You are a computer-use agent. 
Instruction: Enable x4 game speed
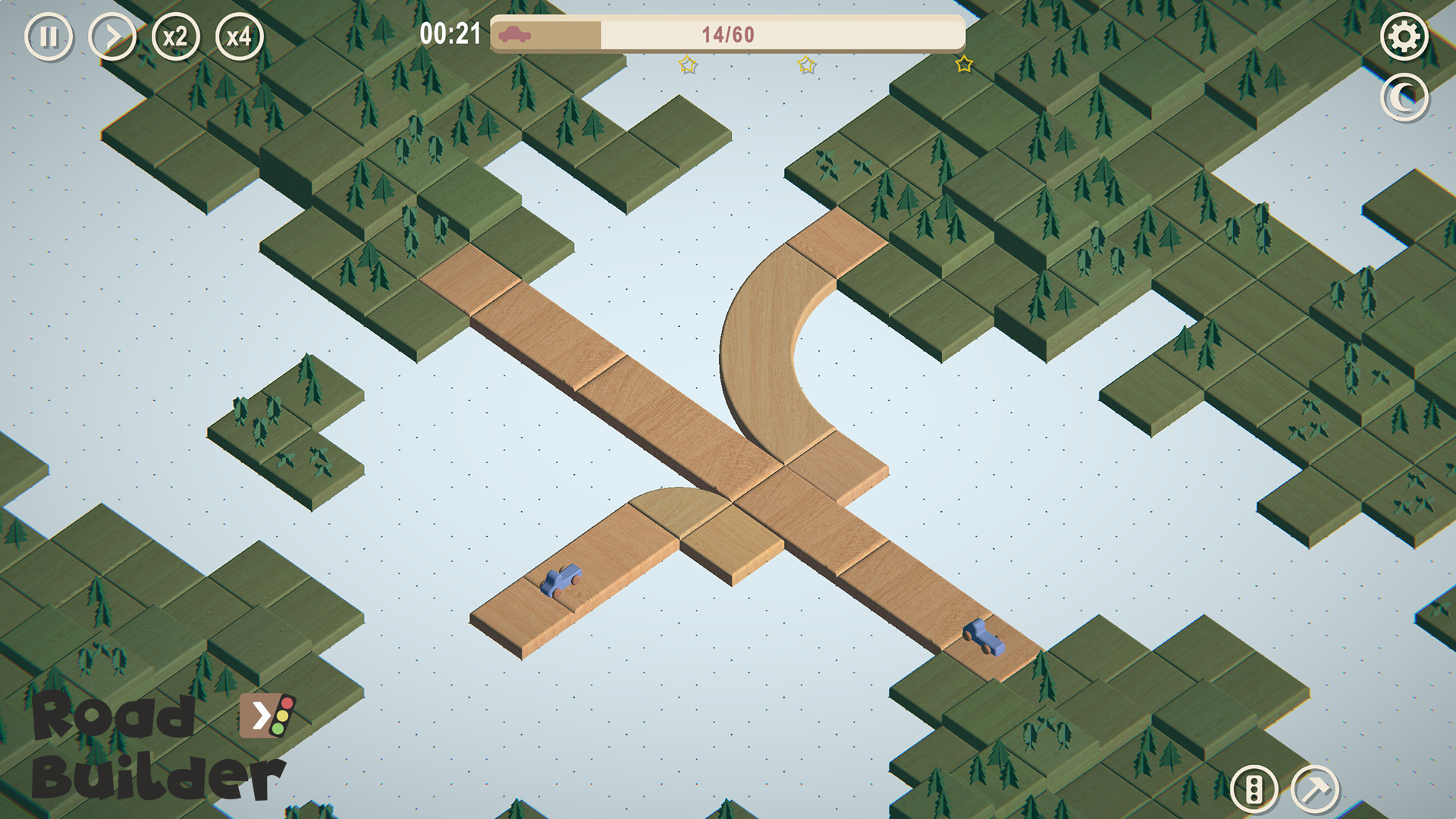click(x=240, y=35)
